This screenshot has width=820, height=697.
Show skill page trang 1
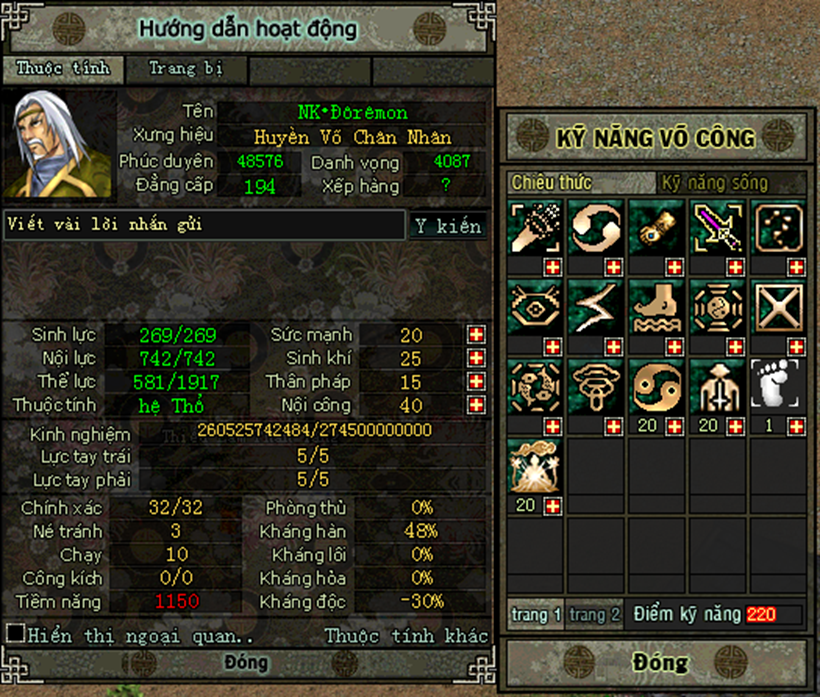tap(536, 615)
